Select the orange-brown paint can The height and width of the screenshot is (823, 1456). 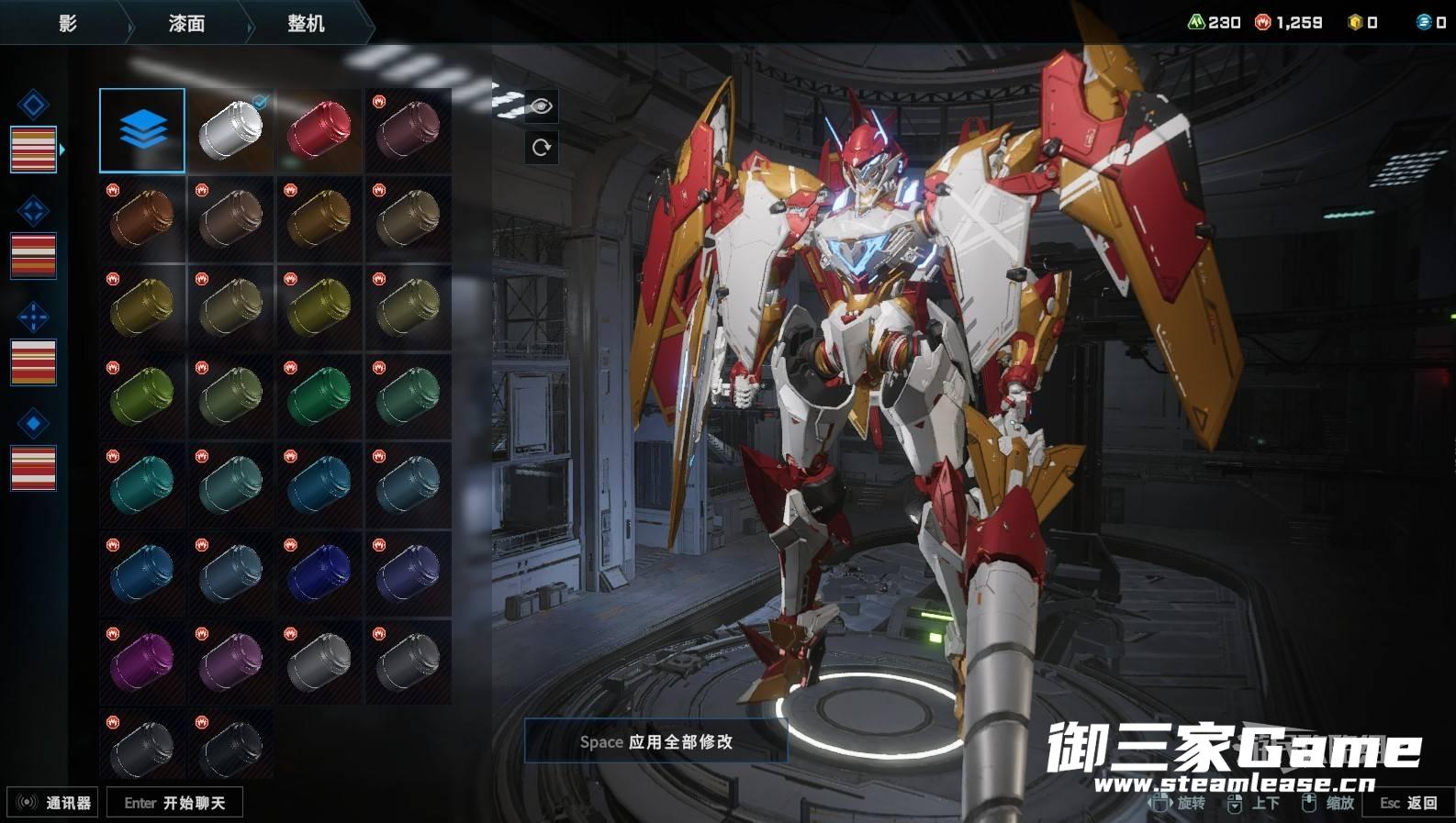point(142,218)
